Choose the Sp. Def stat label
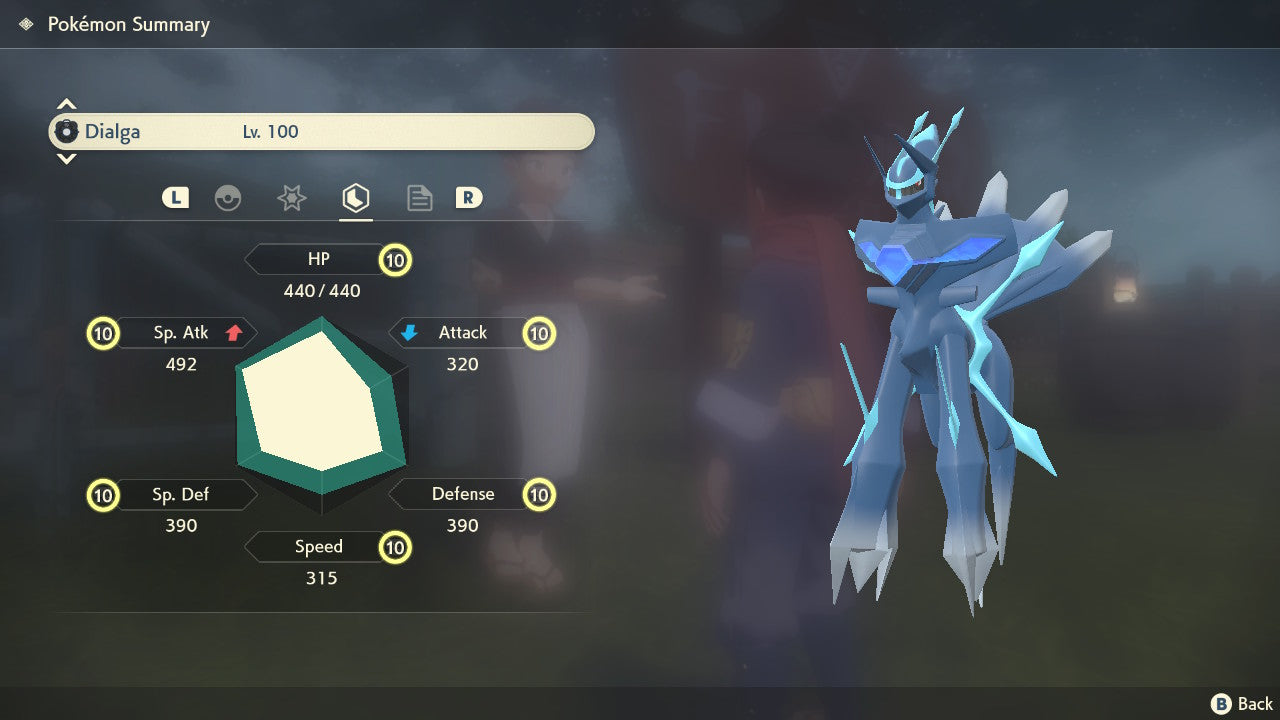The height and width of the screenshot is (720, 1280). [181, 494]
